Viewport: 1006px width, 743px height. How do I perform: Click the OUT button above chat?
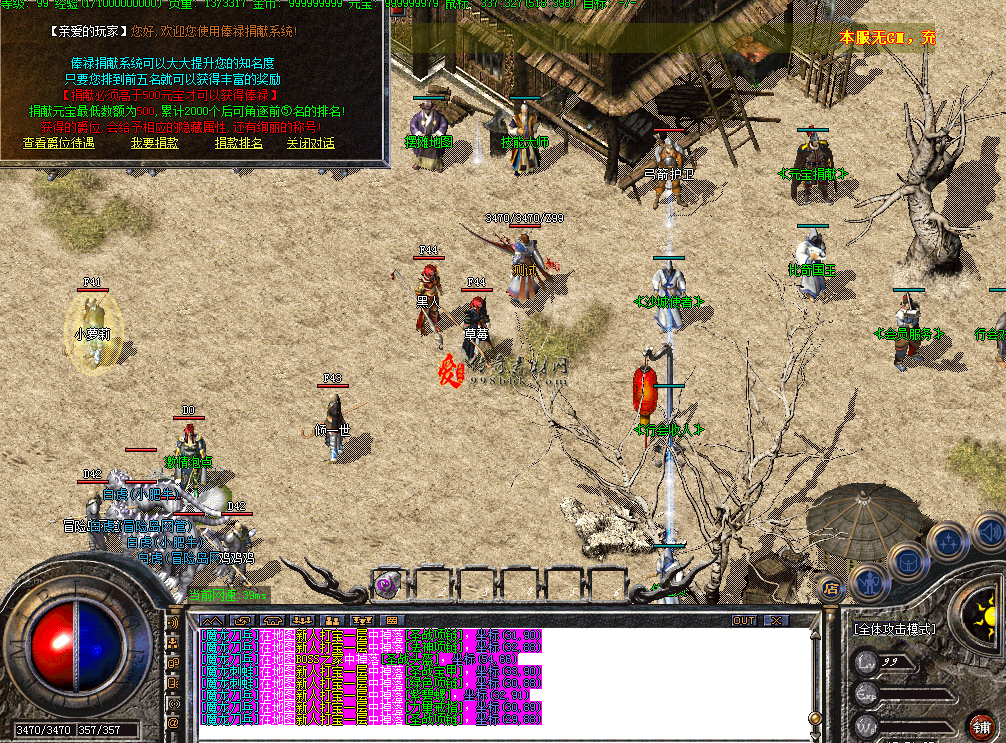pyautogui.click(x=744, y=621)
